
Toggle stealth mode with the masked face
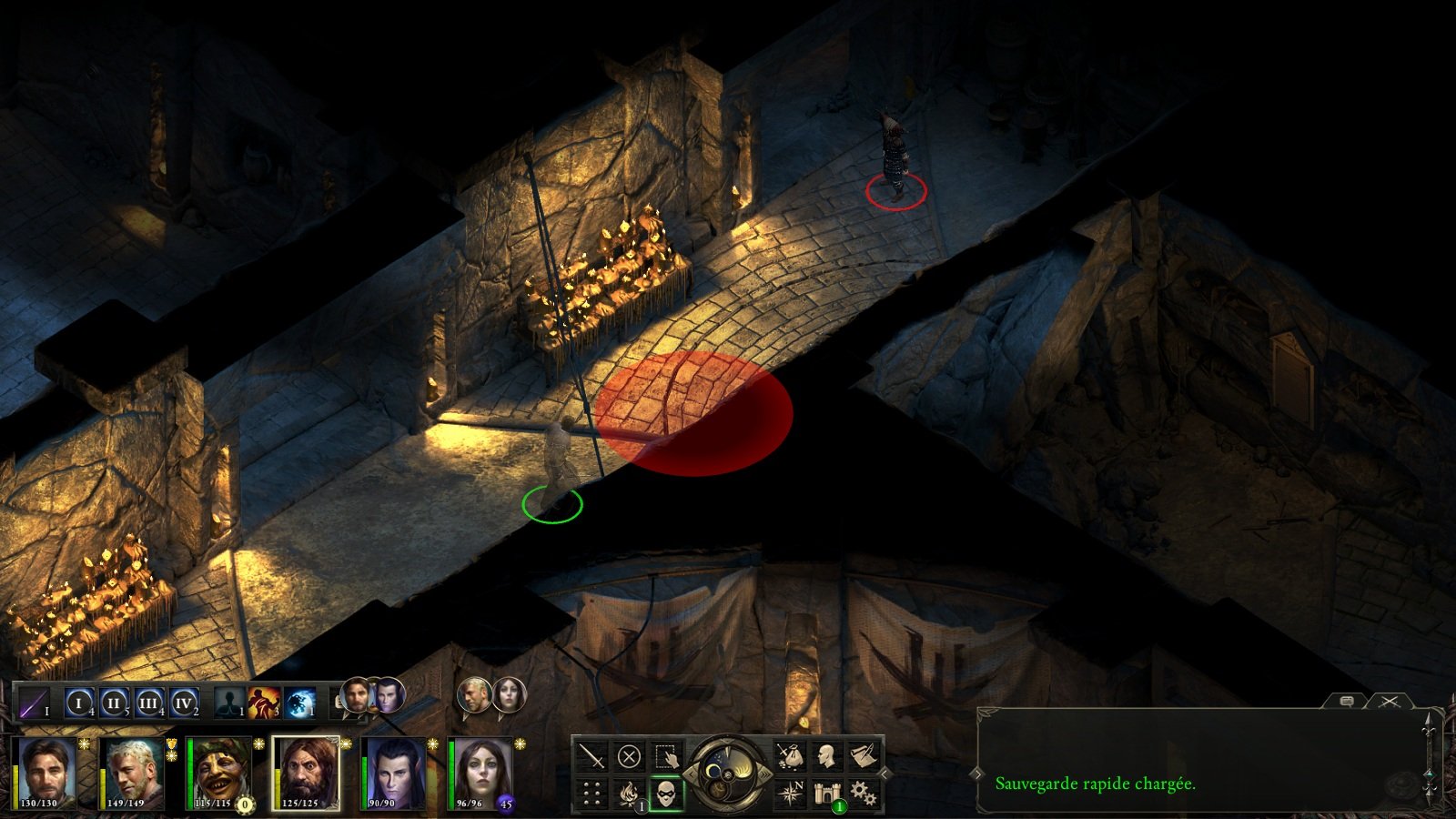666,794
